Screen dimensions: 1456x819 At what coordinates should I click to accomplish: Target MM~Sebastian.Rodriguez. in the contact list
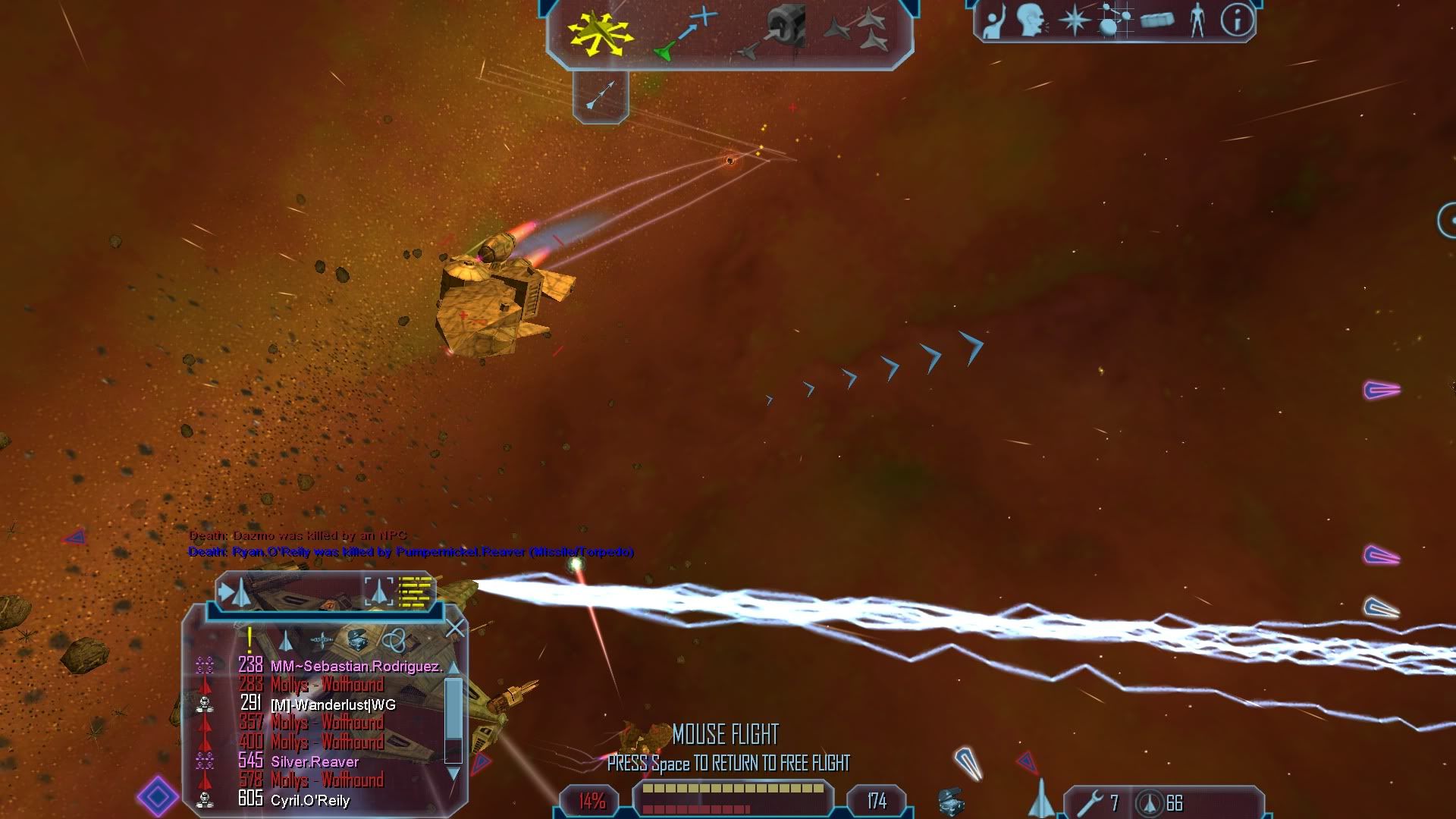pyautogui.click(x=356, y=667)
